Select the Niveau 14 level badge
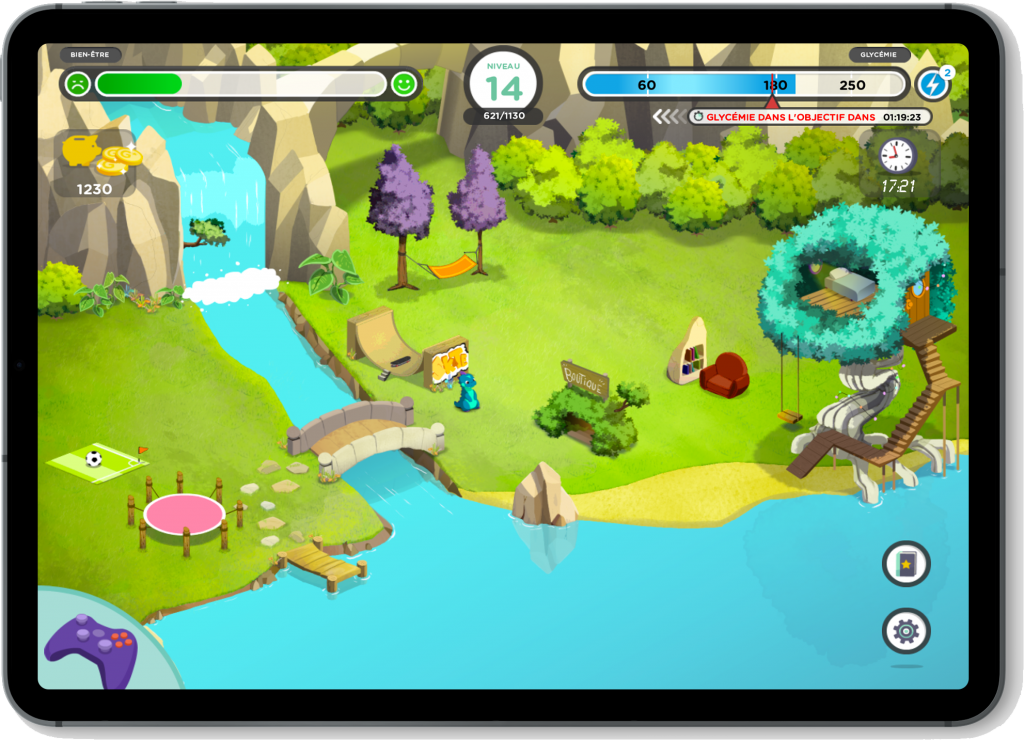The height and width of the screenshot is (740, 1024). coord(504,86)
